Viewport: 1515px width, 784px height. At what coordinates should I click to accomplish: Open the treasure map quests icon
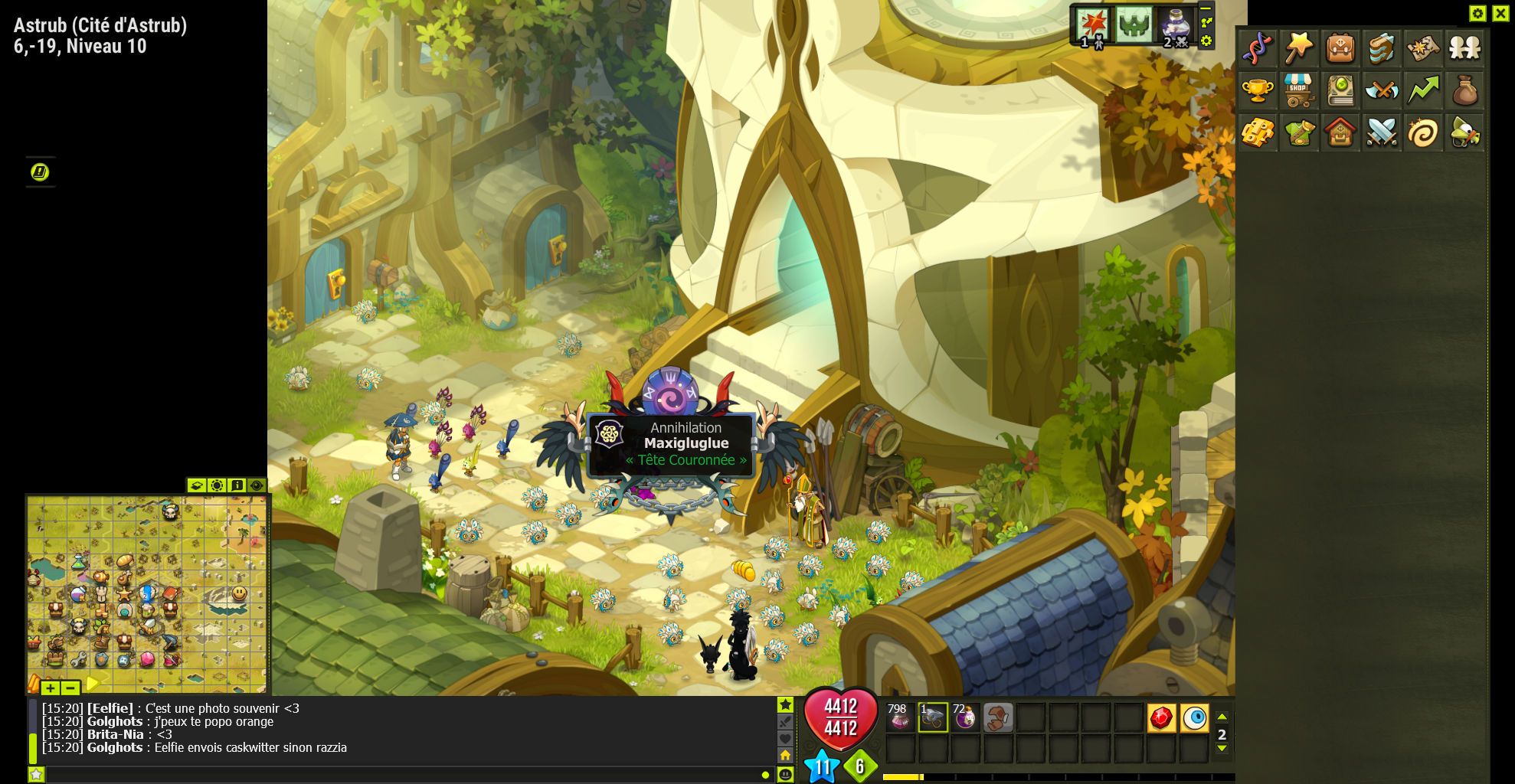pos(1423,49)
